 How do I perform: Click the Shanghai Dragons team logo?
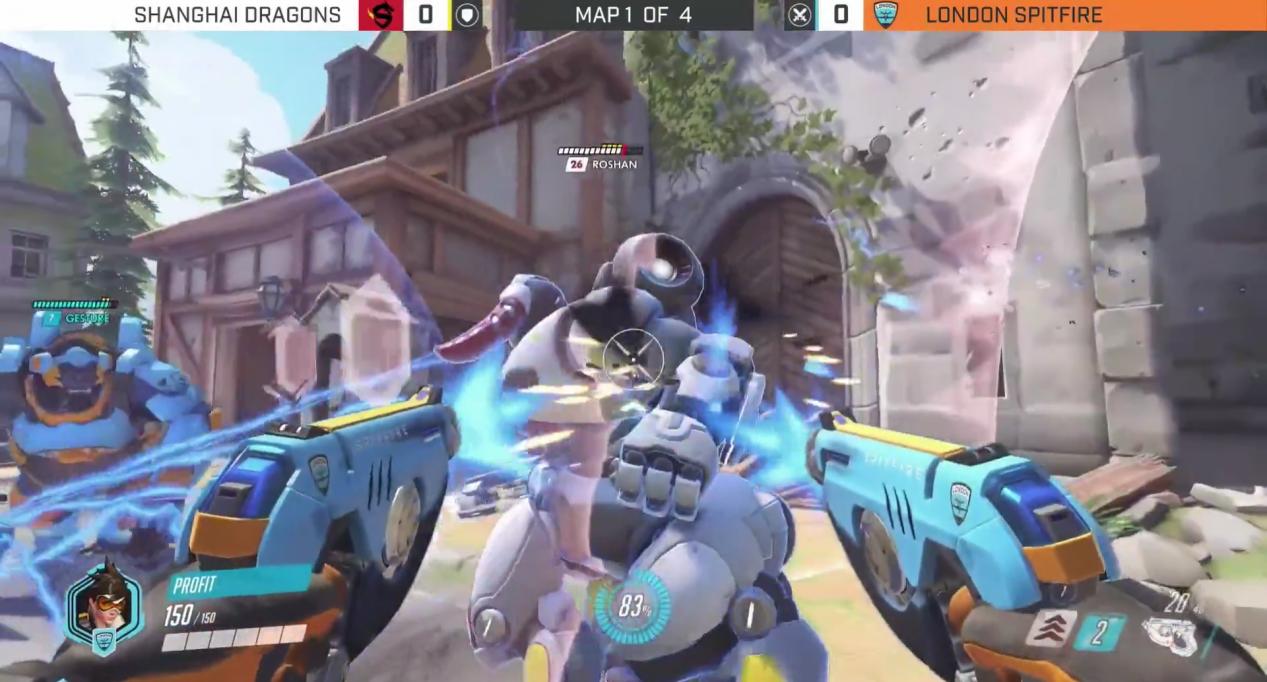tap(380, 15)
